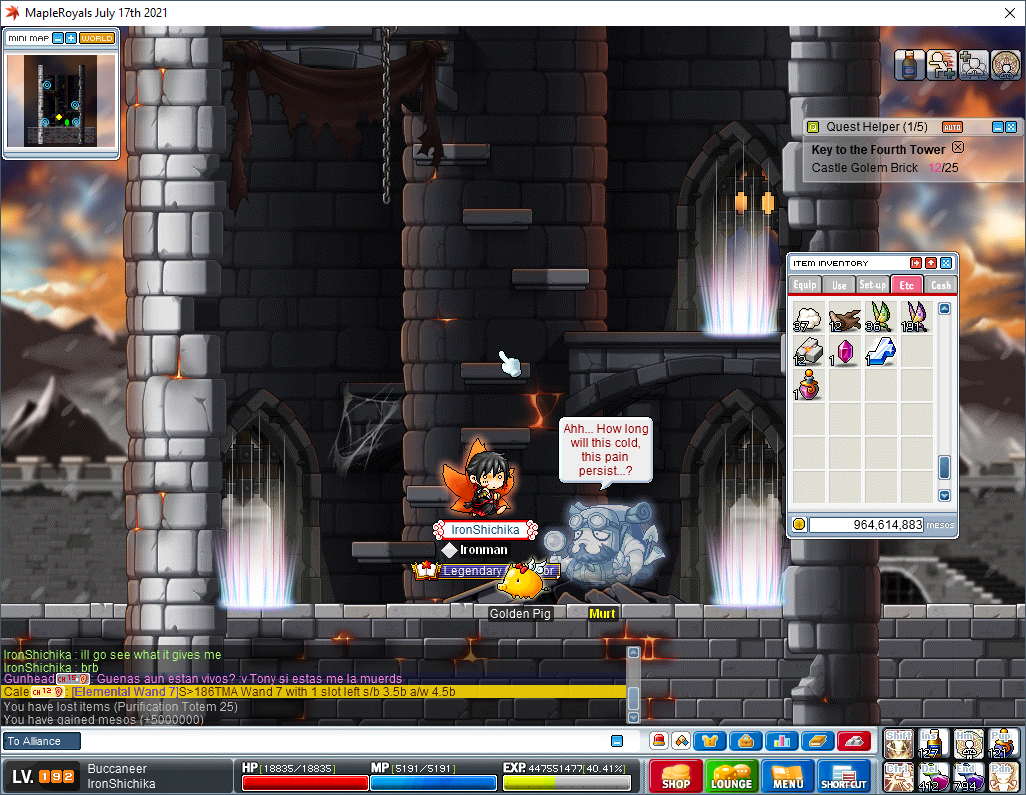Switch to the Equip inventory tab
Image resolution: width=1026 pixels, height=795 pixels.
tap(805, 285)
